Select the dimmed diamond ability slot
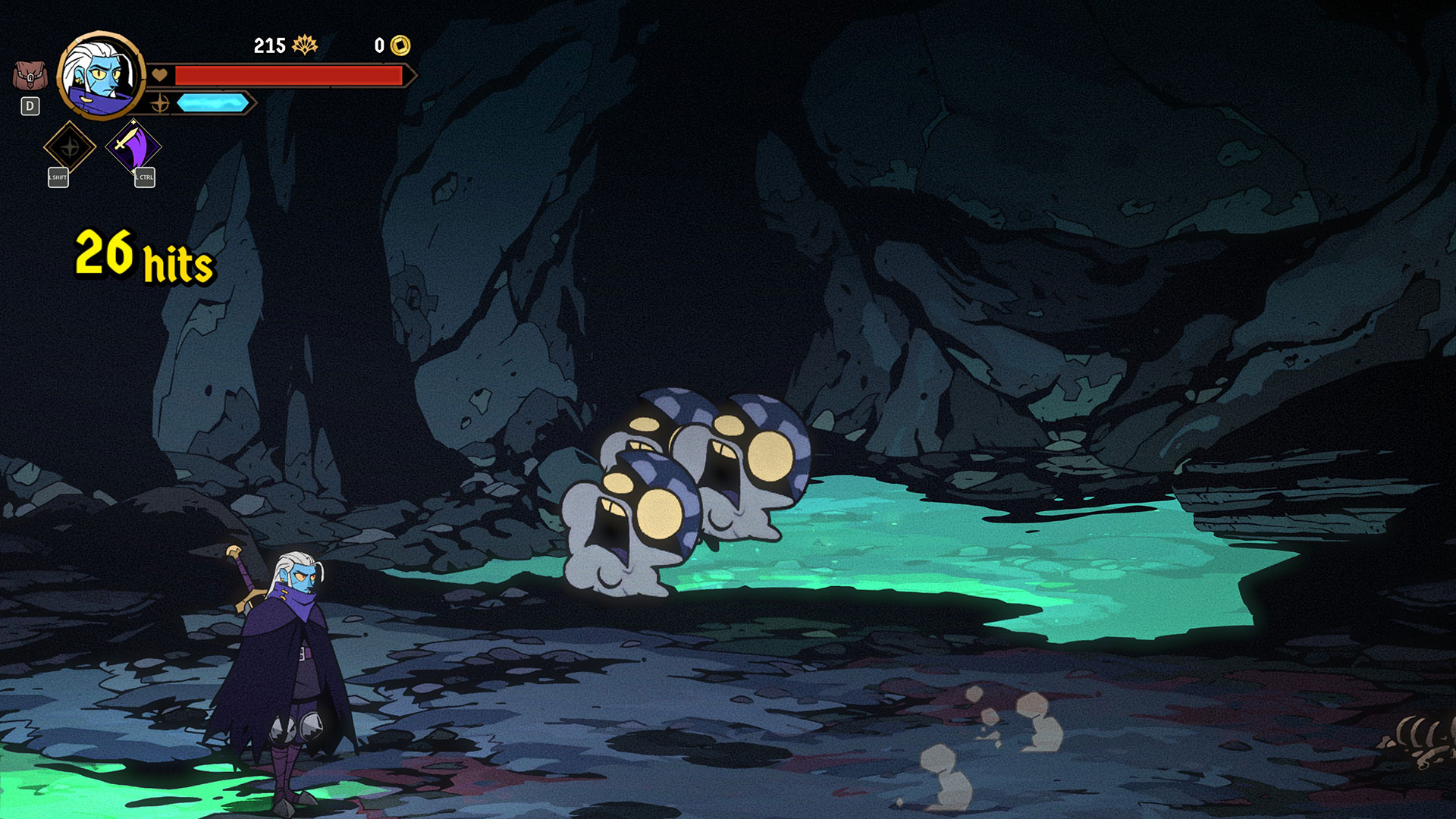 (70, 147)
